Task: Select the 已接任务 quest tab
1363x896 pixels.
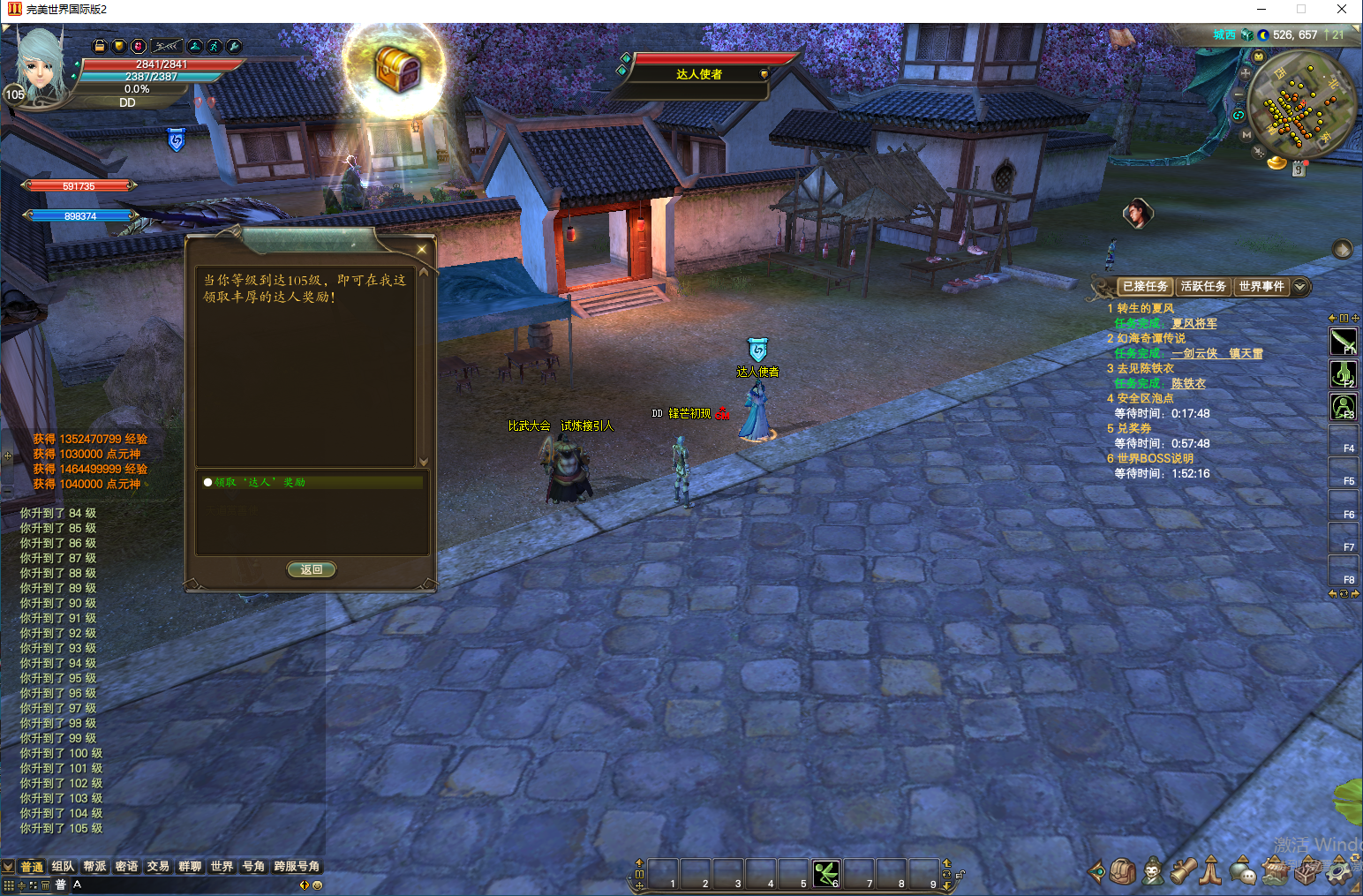Action: click(x=1145, y=286)
